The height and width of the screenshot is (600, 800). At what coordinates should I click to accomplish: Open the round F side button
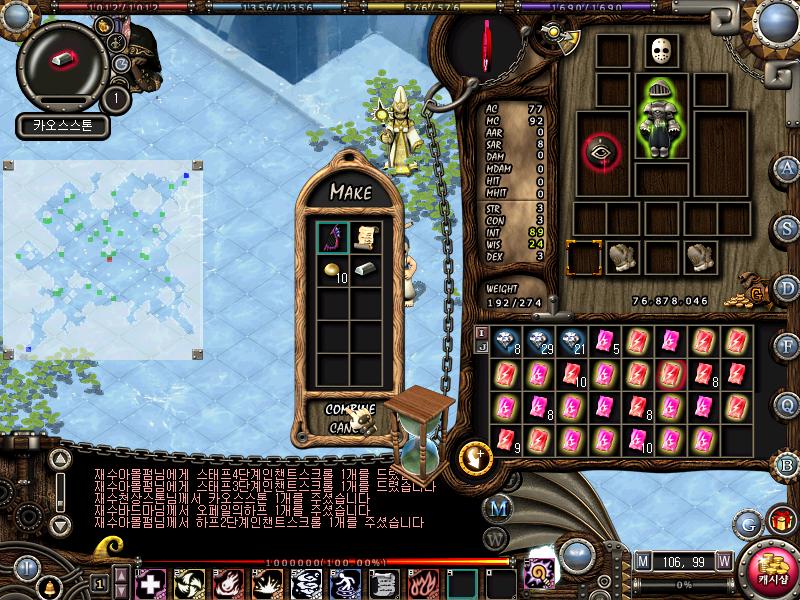[x=787, y=346]
